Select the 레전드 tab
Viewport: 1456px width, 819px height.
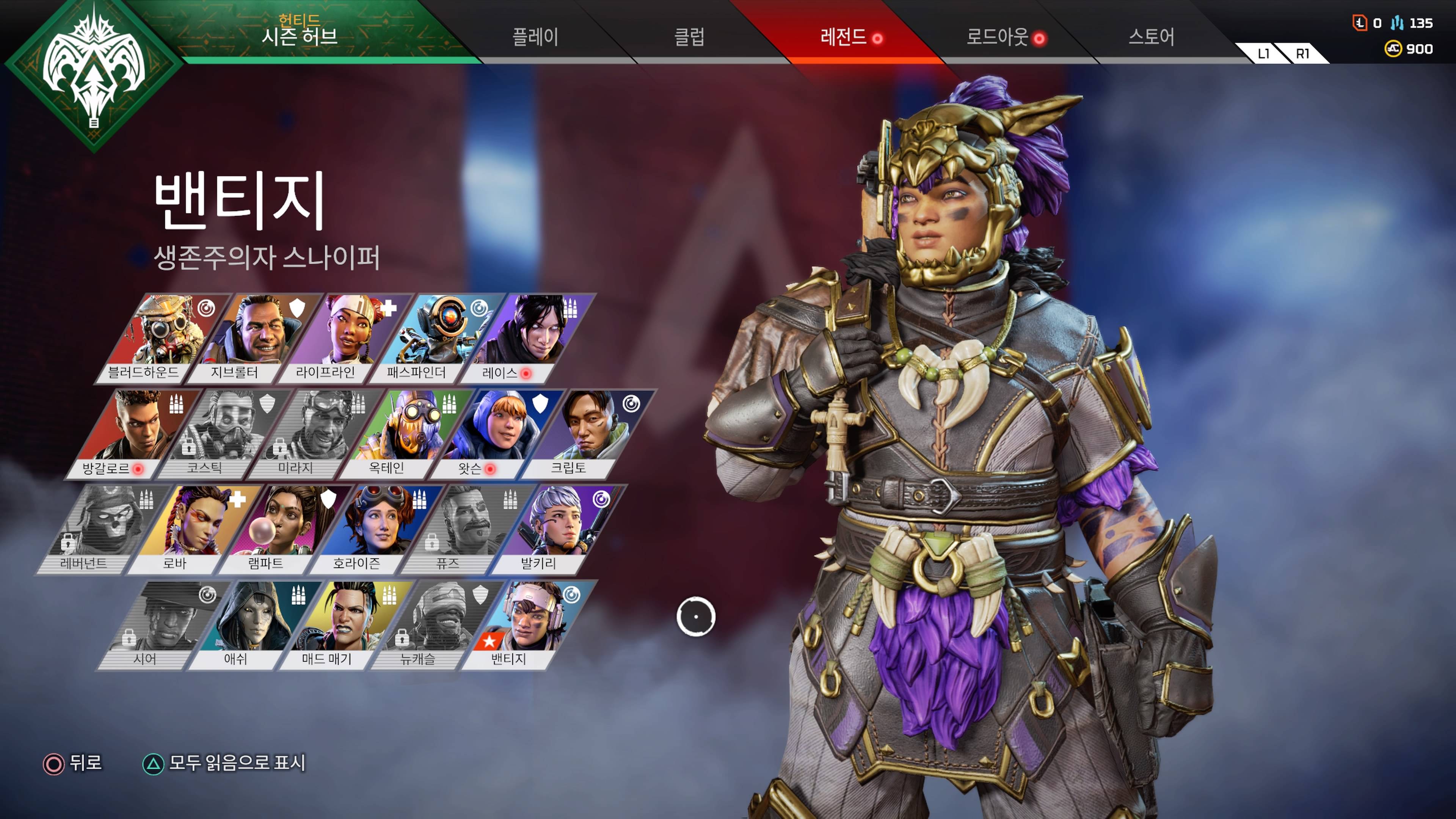pyautogui.click(x=844, y=37)
